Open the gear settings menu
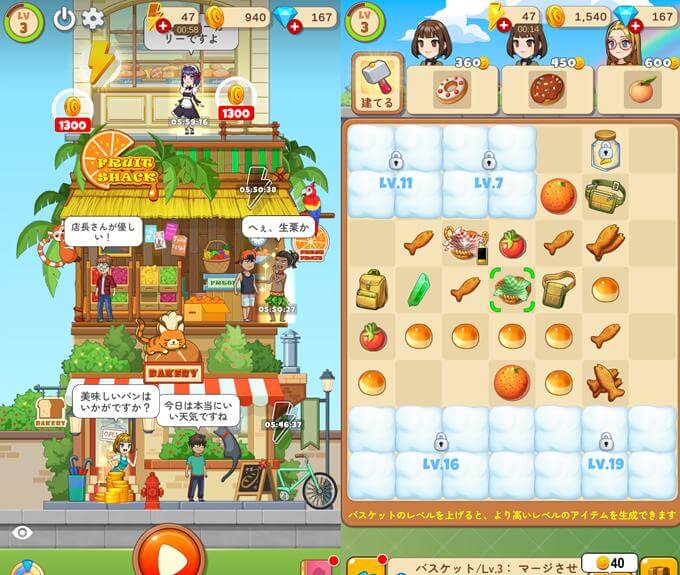This screenshot has width=680, height=575. pyautogui.click(x=93, y=19)
